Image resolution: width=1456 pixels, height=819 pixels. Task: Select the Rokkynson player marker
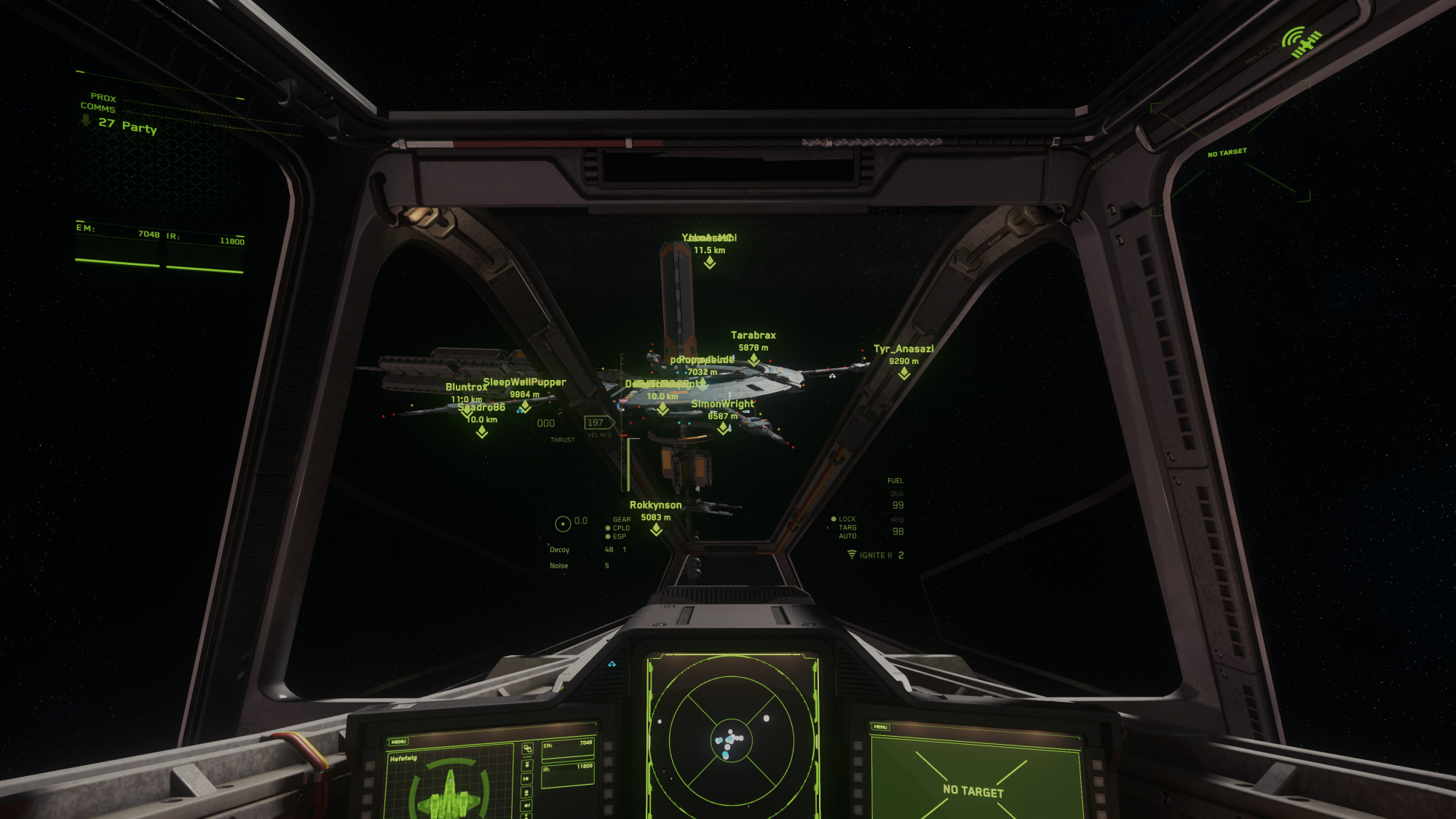[656, 529]
